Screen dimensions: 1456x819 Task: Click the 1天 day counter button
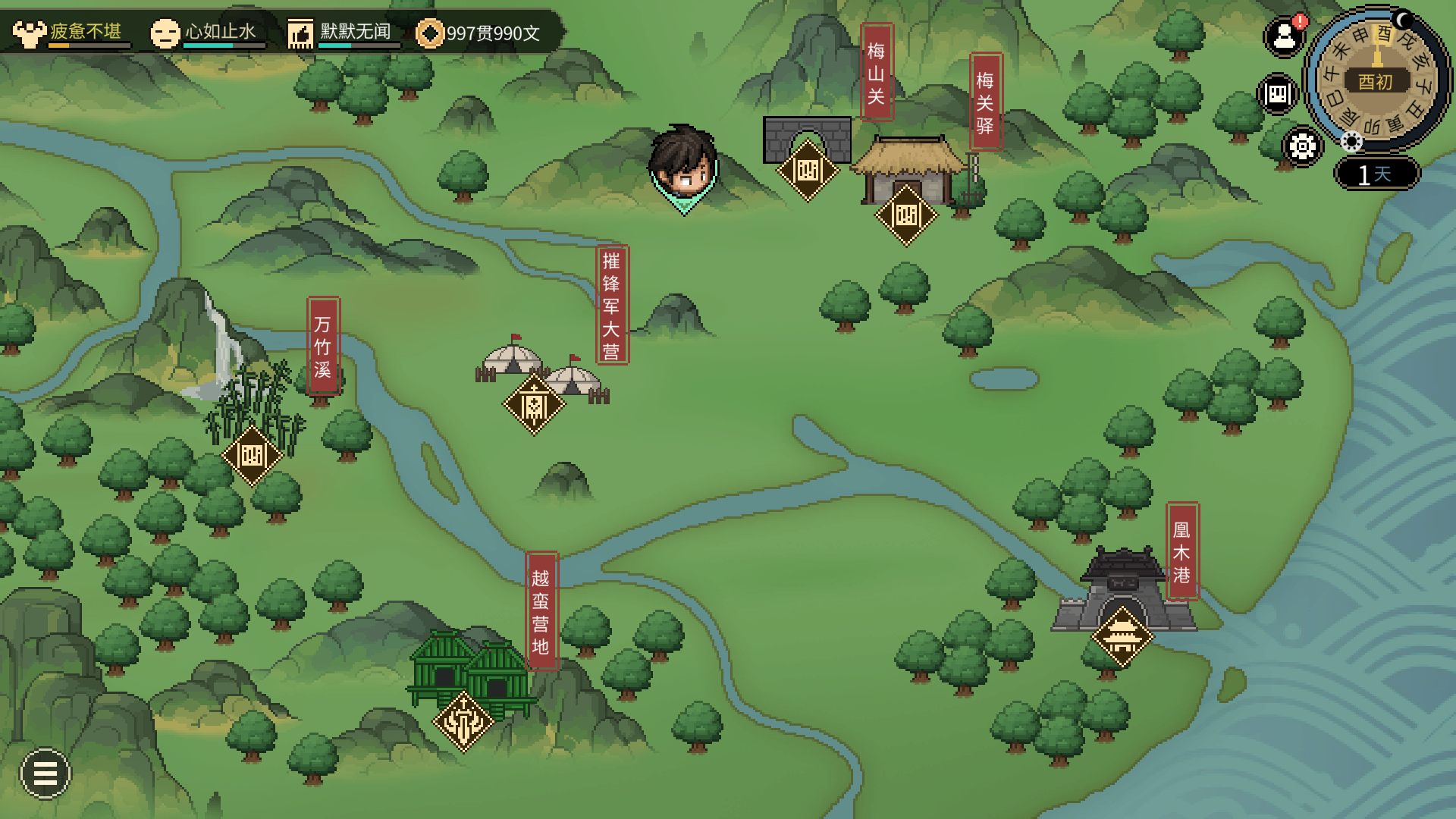[1376, 174]
